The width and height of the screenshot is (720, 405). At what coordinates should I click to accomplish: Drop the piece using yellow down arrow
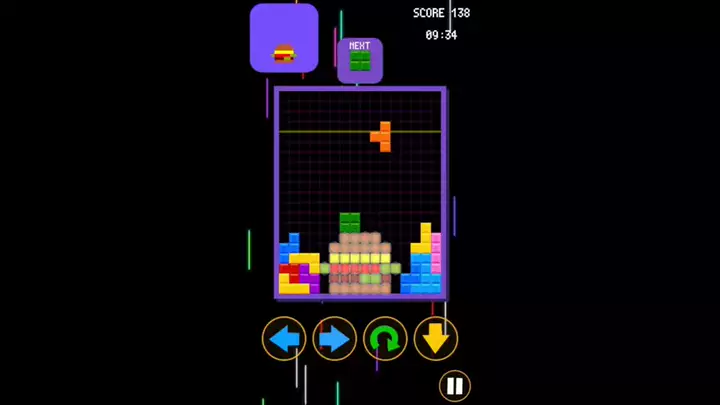[x=436, y=339]
